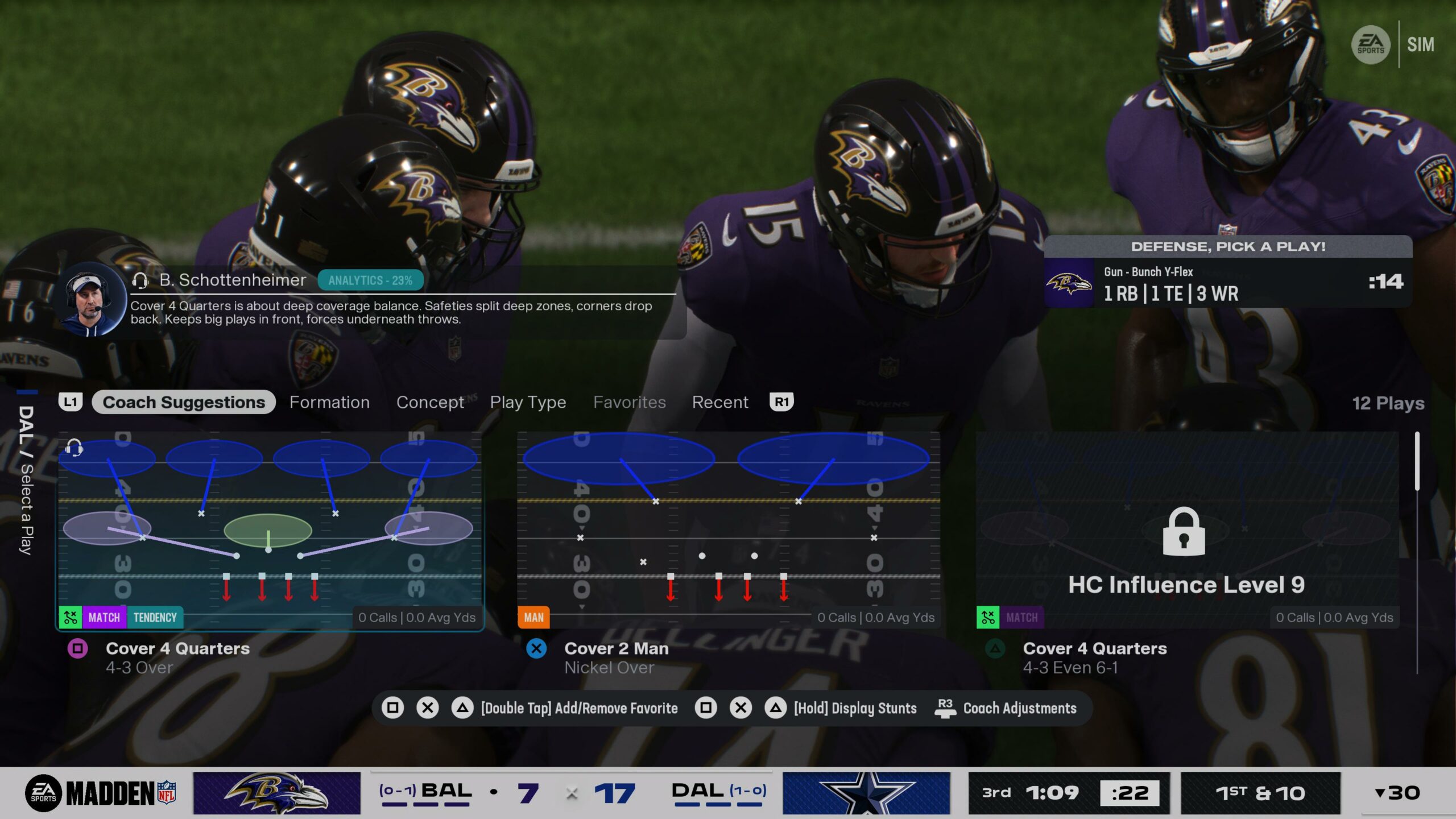The height and width of the screenshot is (819, 1456).
Task: Select the Play Type tab
Action: (528, 402)
